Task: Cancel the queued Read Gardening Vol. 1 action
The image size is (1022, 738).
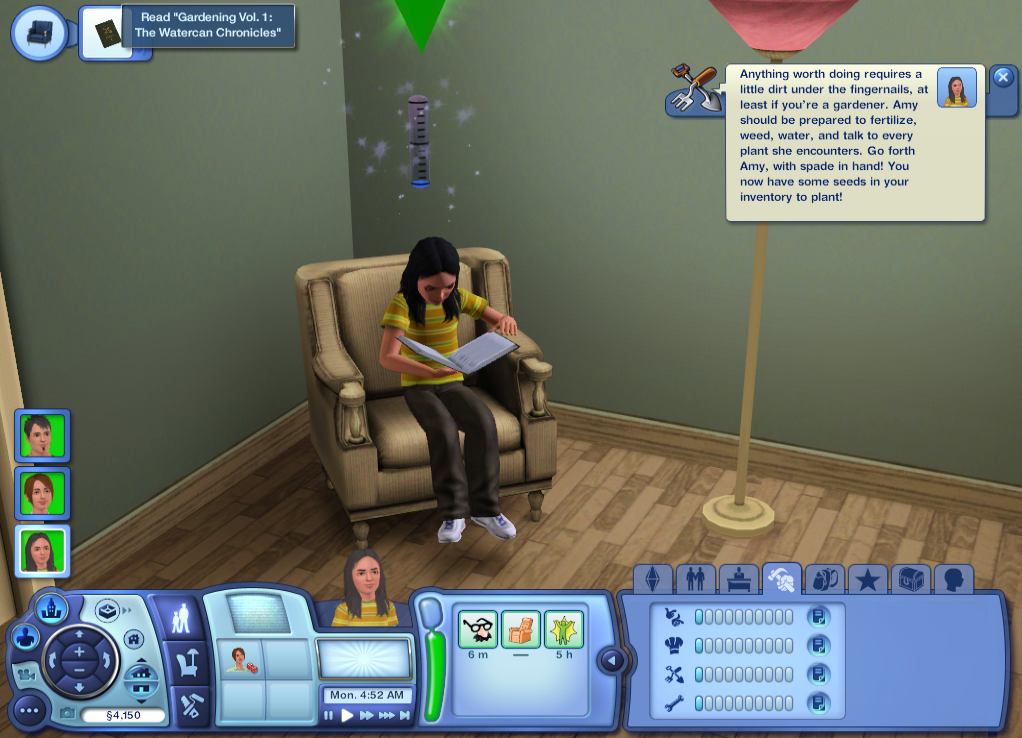Action: pyautogui.click(x=107, y=33)
